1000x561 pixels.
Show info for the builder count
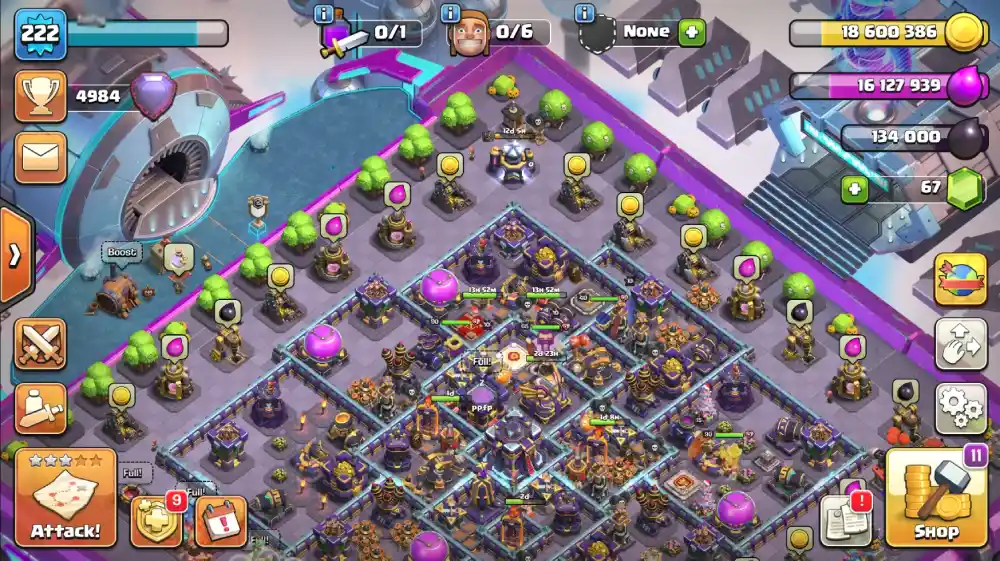452,13
